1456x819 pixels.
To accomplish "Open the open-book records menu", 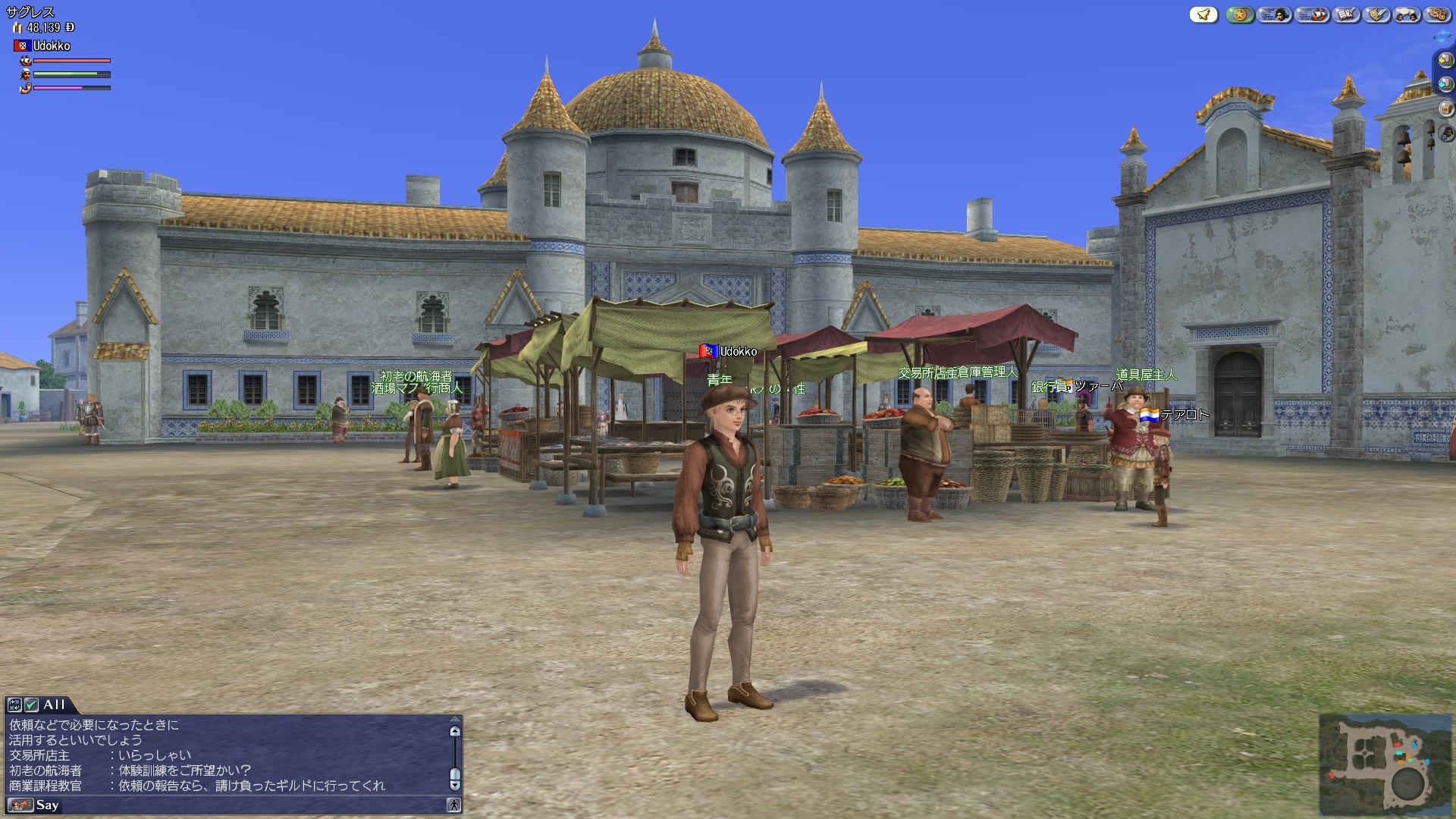I will [x=1347, y=14].
